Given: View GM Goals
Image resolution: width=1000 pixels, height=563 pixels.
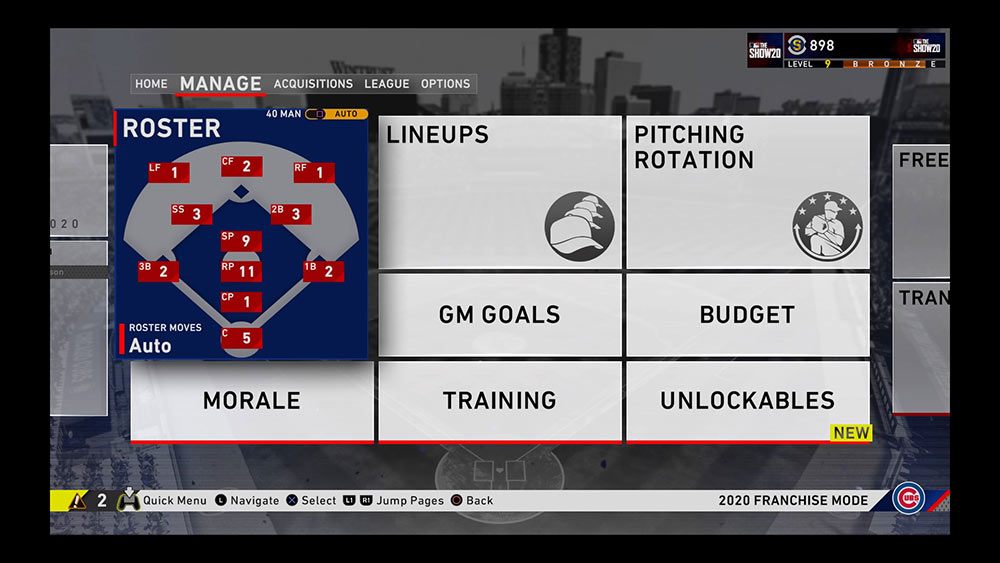Looking at the screenshot, I should pos(500,314).
